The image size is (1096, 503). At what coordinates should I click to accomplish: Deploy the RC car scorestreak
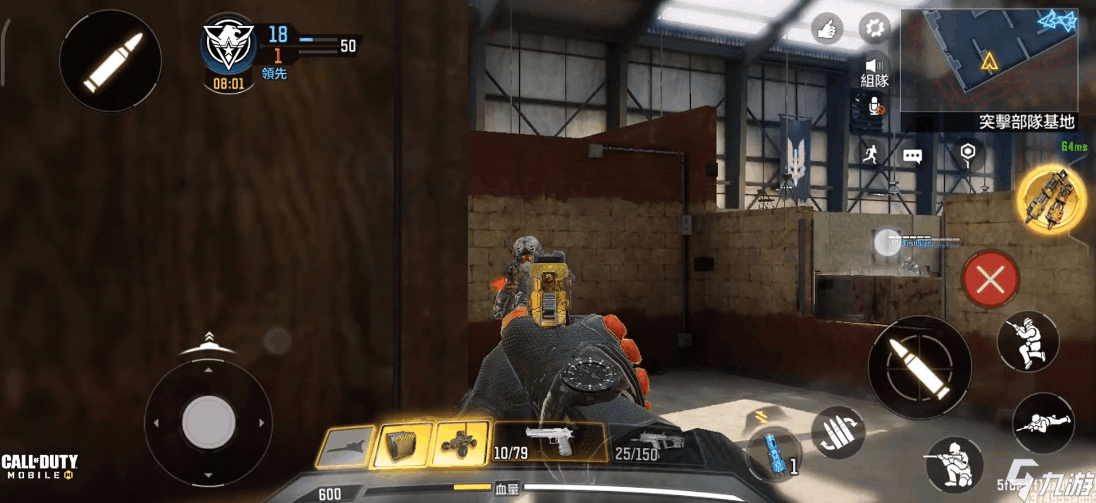pos(461,444)
